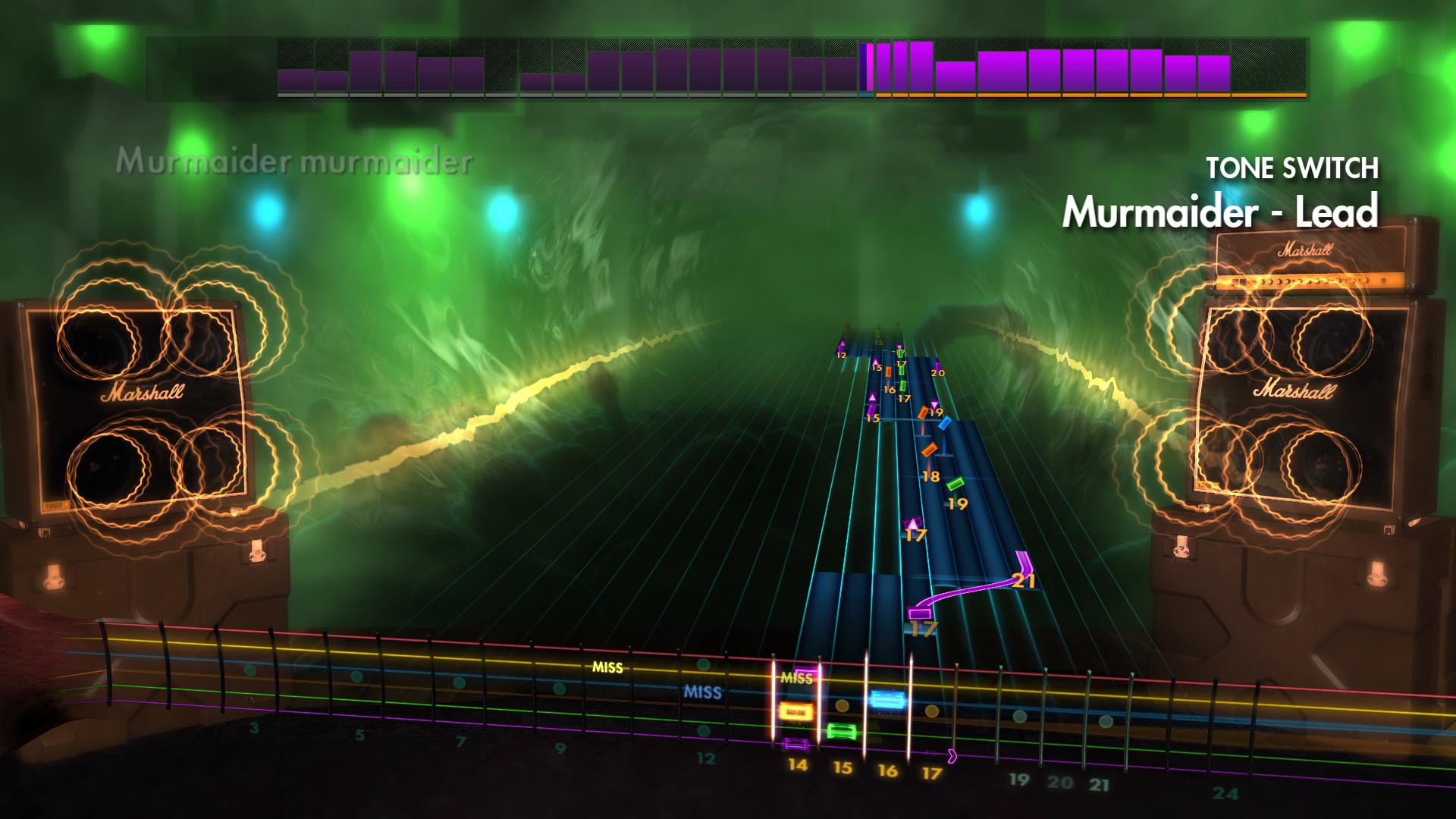Click the lyric text Murmaider murmaider
Viewport: 1456px width, 819px height.
point(297,159)
